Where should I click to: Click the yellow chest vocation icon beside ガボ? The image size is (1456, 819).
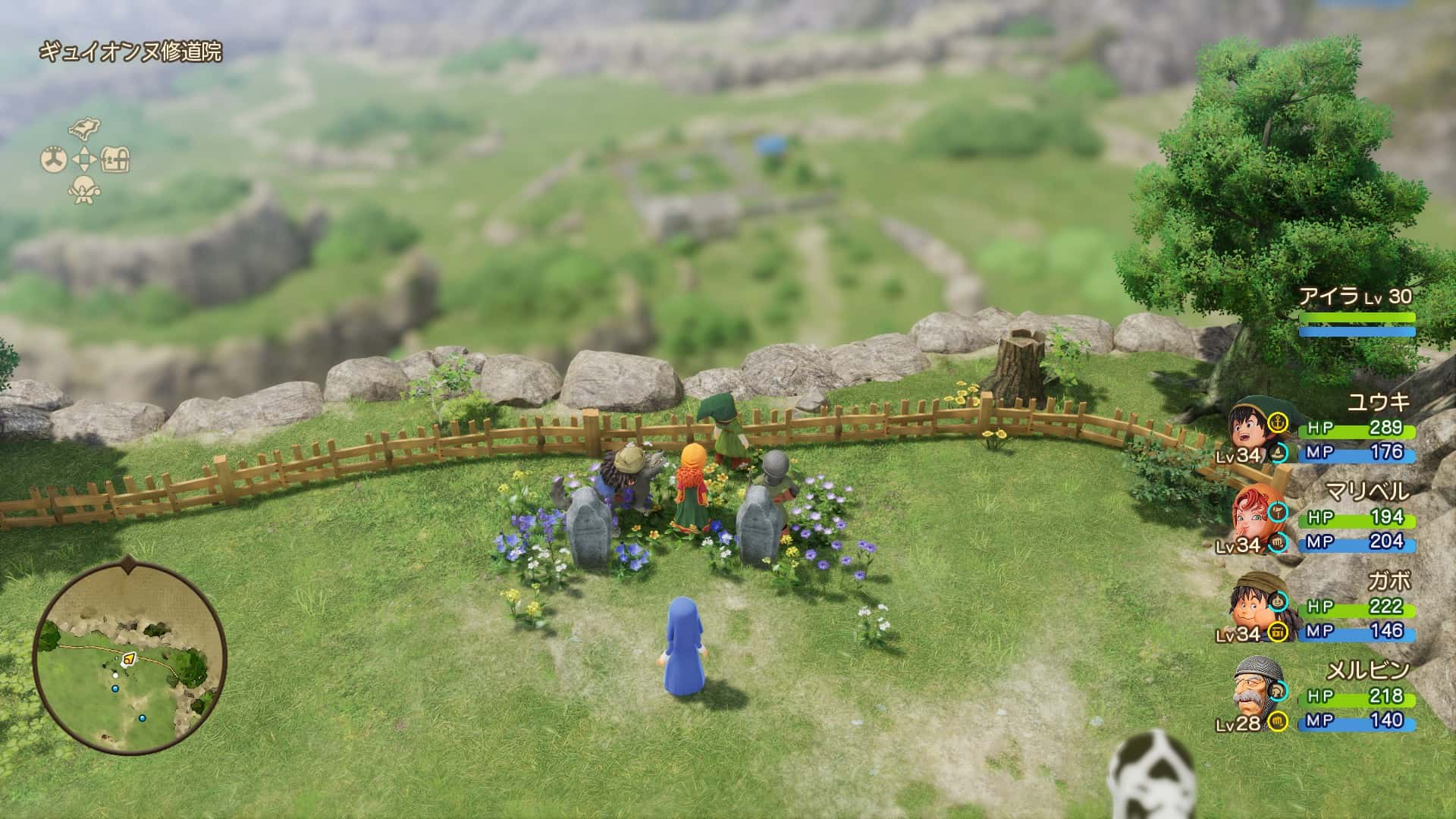point(1279,632)
